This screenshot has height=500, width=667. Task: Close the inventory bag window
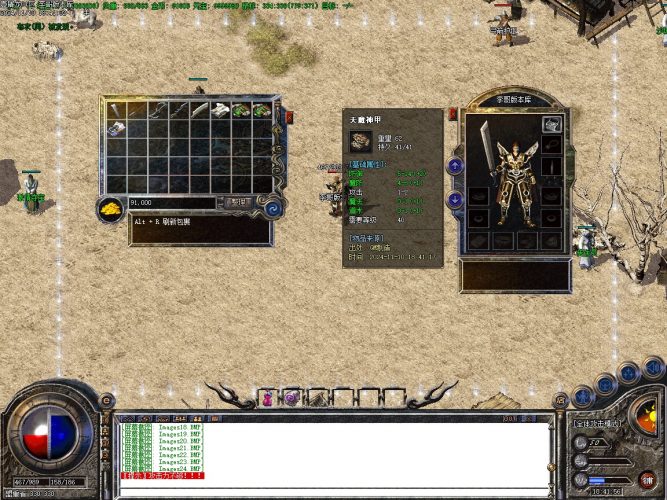288,117
